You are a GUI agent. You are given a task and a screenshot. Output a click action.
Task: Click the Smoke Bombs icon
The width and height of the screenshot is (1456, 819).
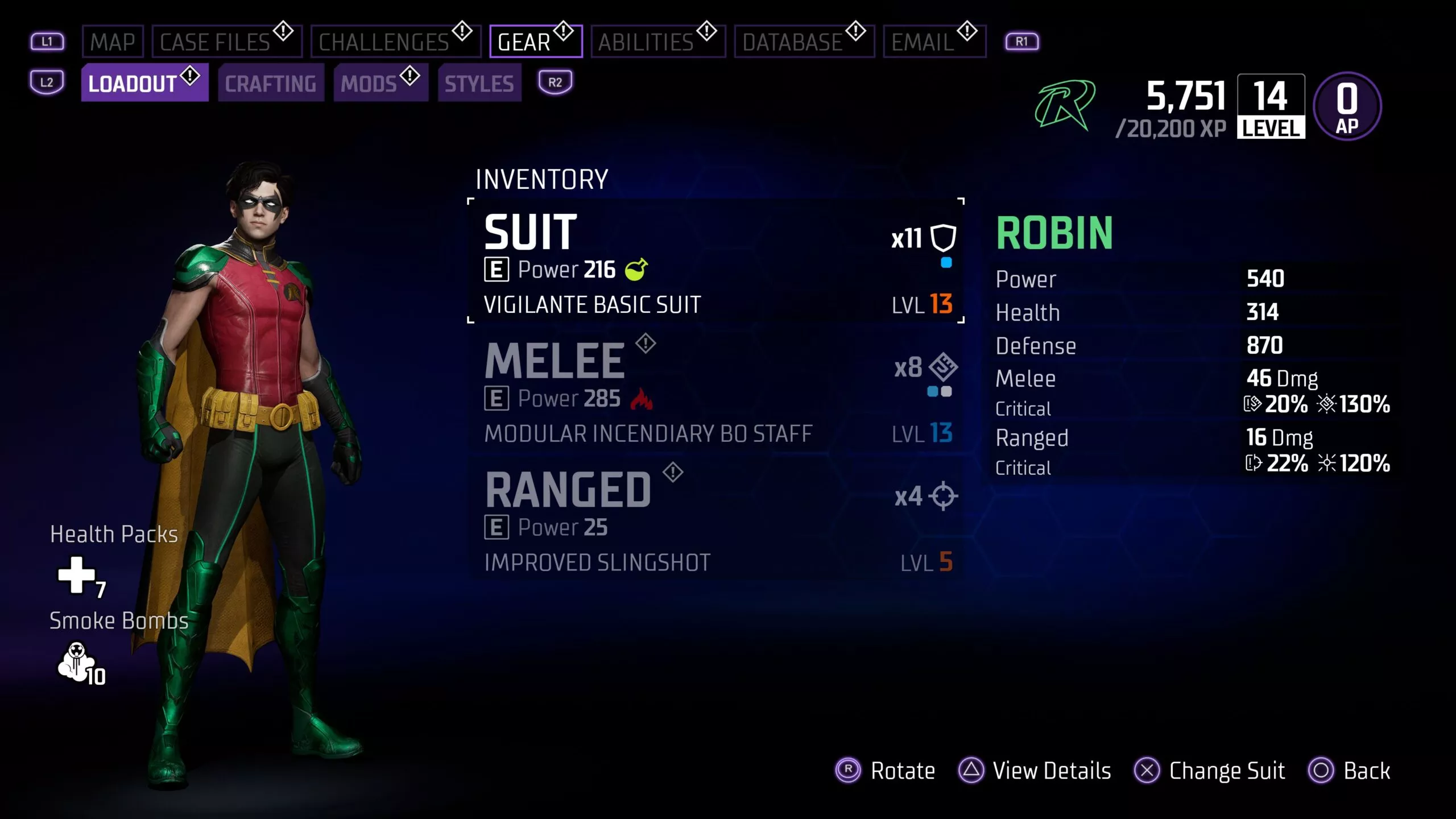coord(77,660)
